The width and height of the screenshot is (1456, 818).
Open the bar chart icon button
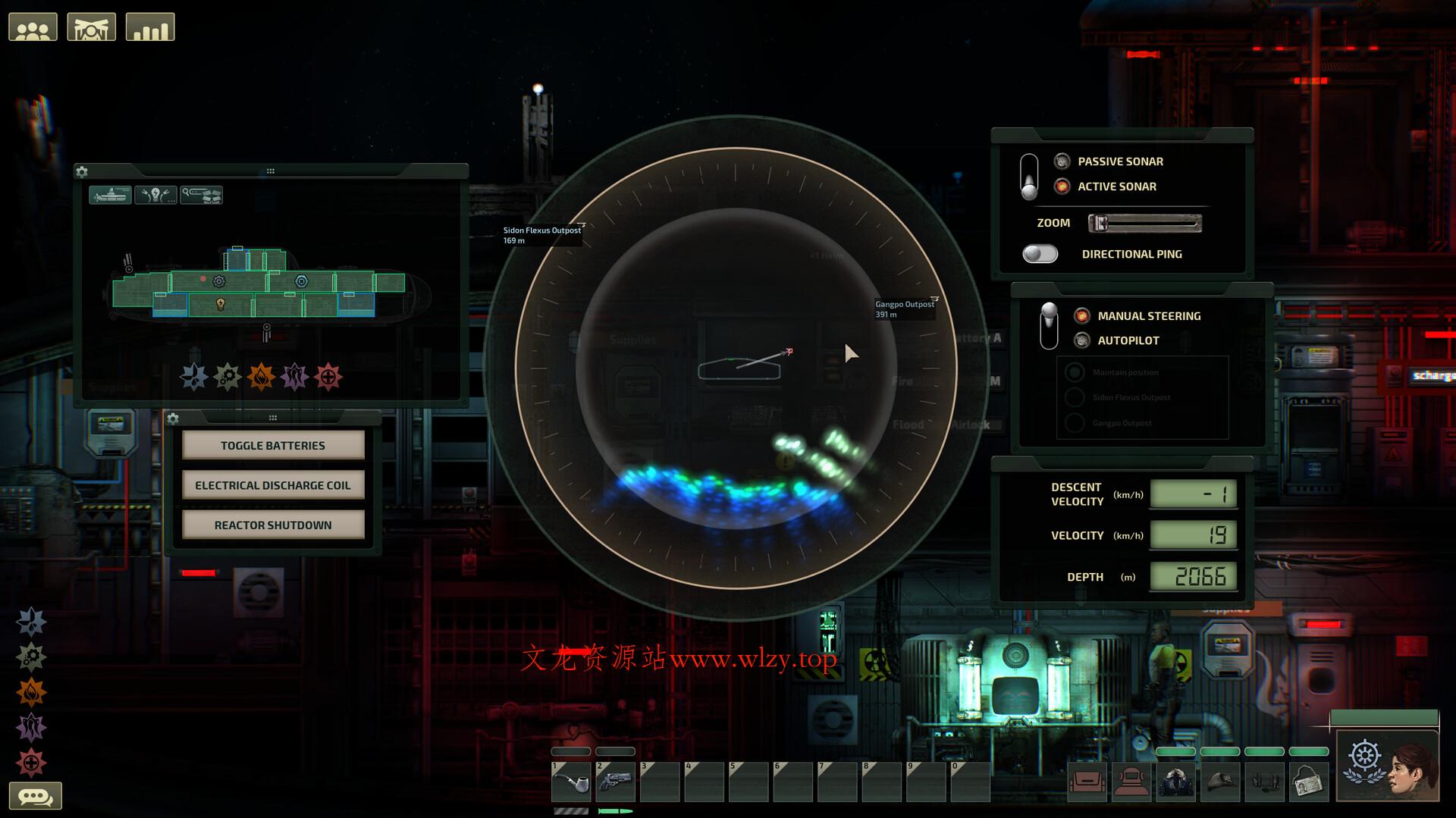150,28
